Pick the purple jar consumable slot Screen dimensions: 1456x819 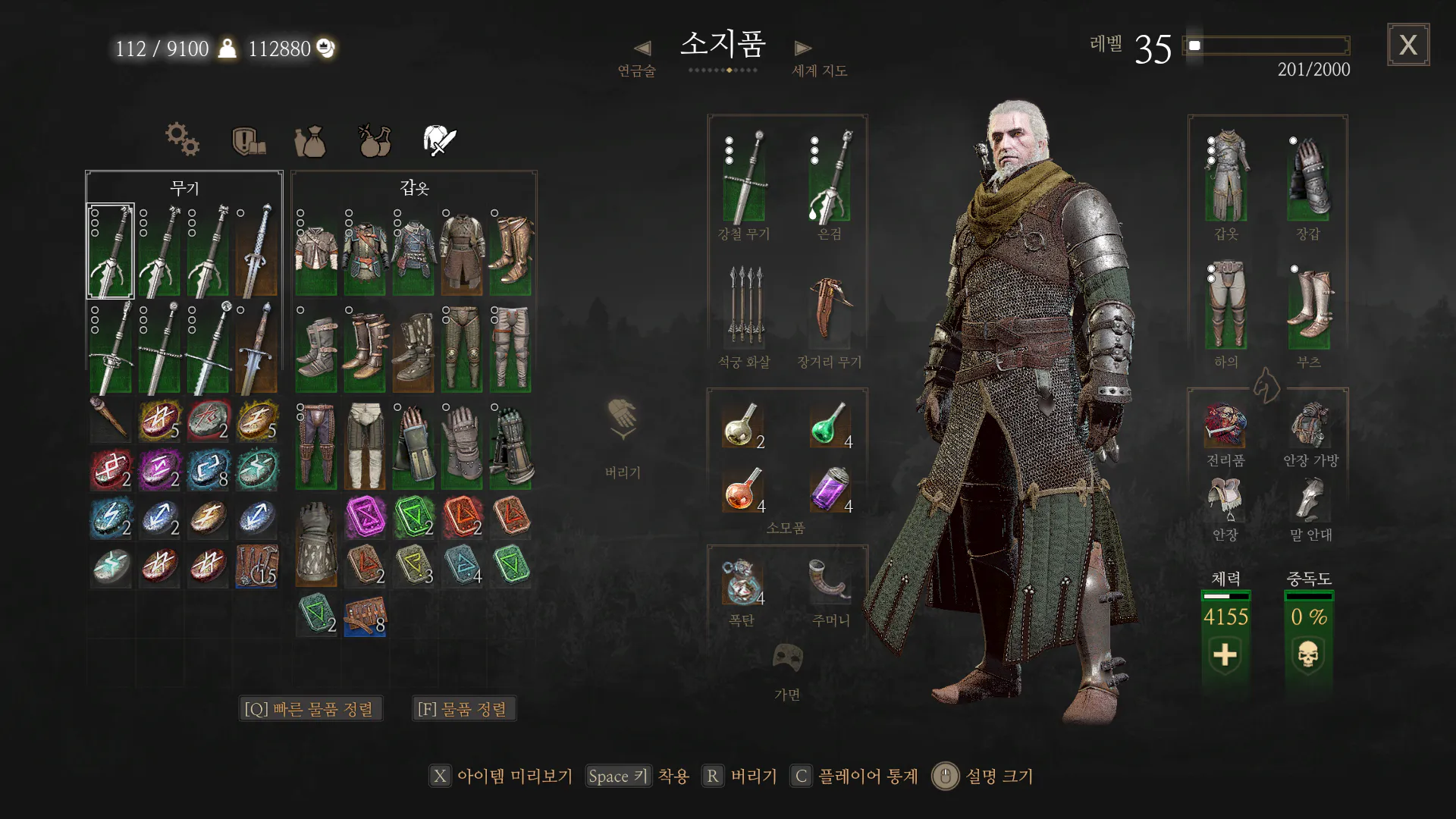(x=830, y=489)
